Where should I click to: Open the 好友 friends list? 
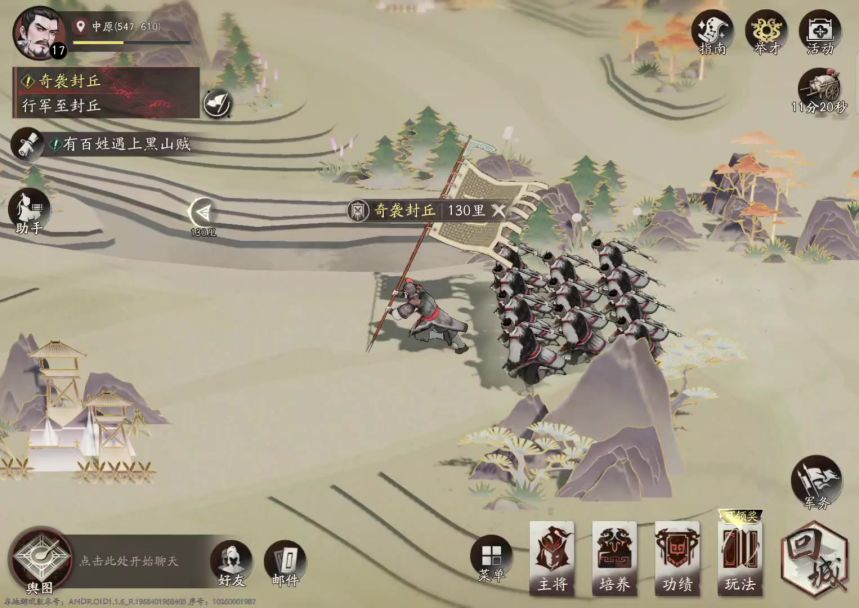pos(232,563)
